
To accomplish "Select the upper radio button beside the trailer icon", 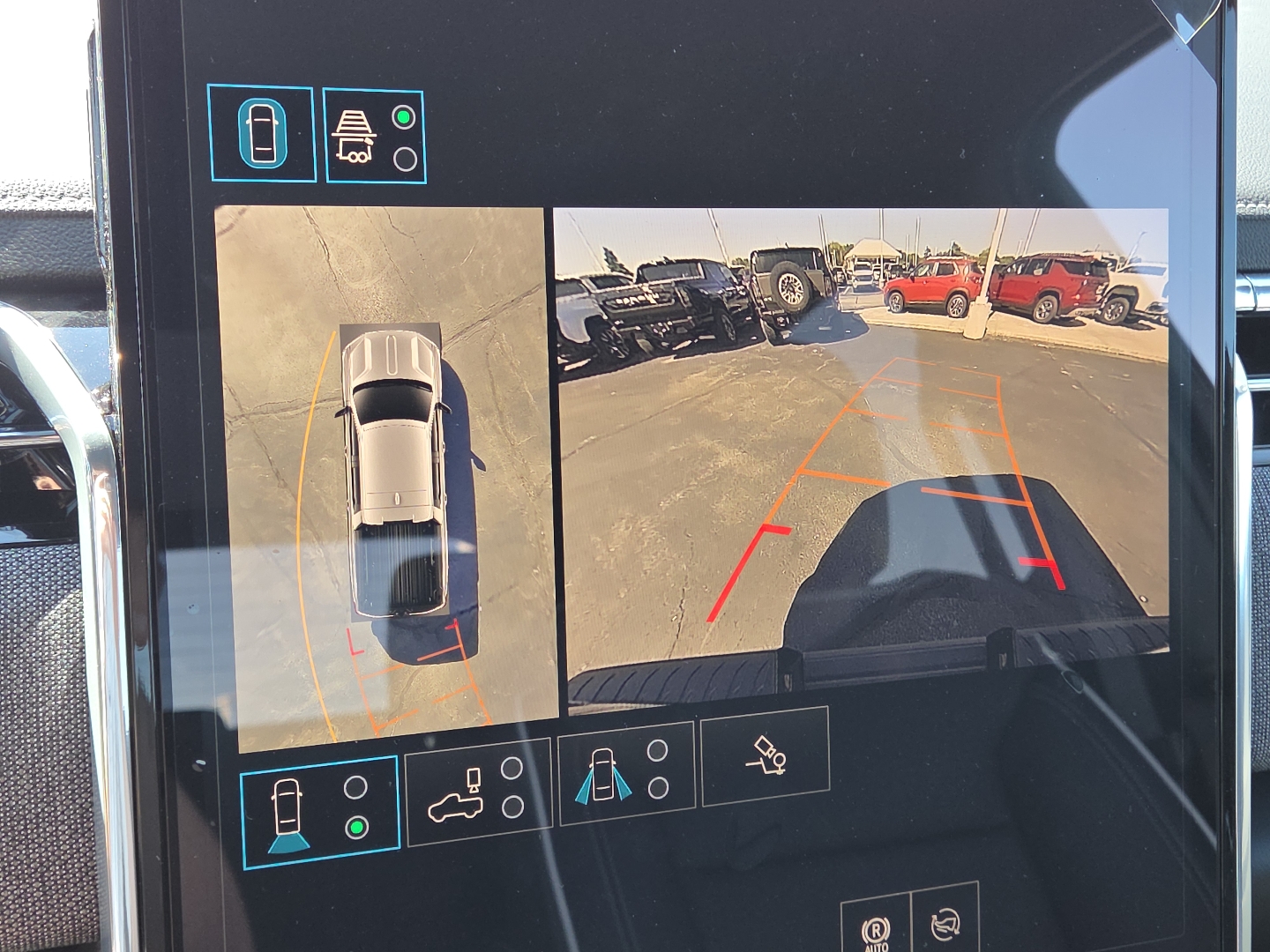I will tap(402, 115).
